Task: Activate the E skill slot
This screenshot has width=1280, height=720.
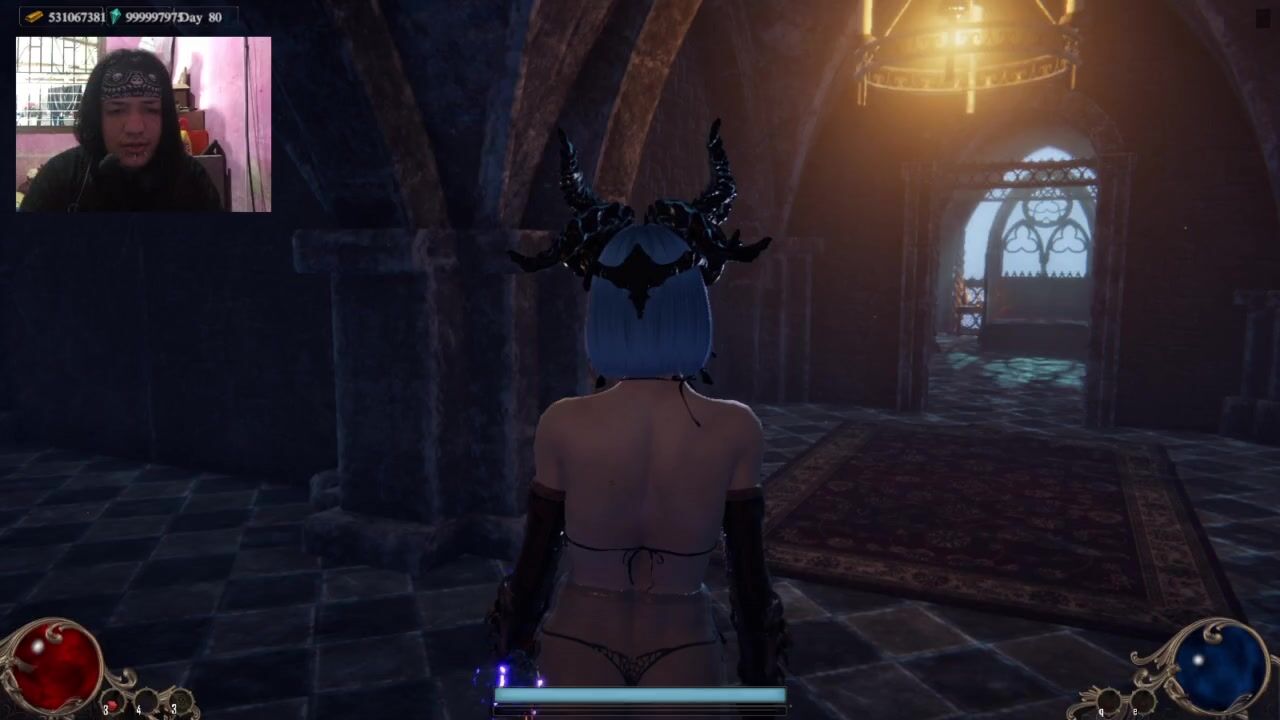Action: pyautogui.click(x=1141, y=702)
